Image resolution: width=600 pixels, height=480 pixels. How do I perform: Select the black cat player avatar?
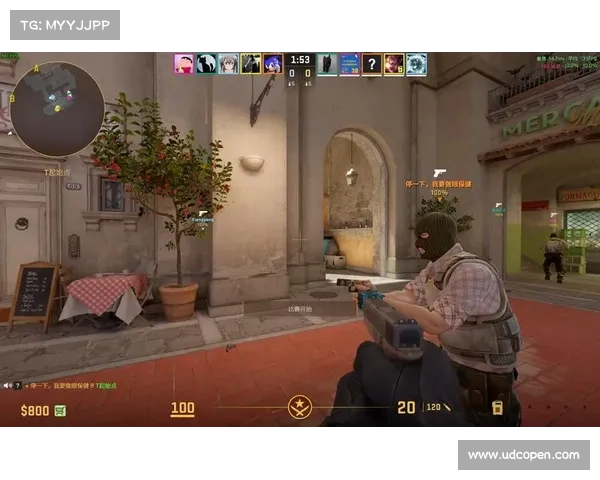(206, 64)
